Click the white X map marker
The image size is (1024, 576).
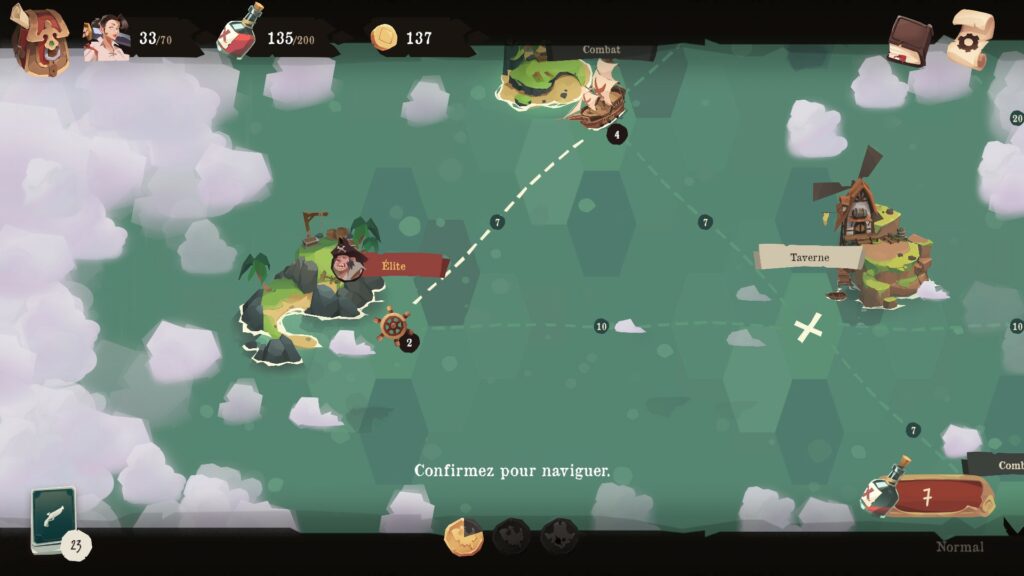tap(809, 327)
